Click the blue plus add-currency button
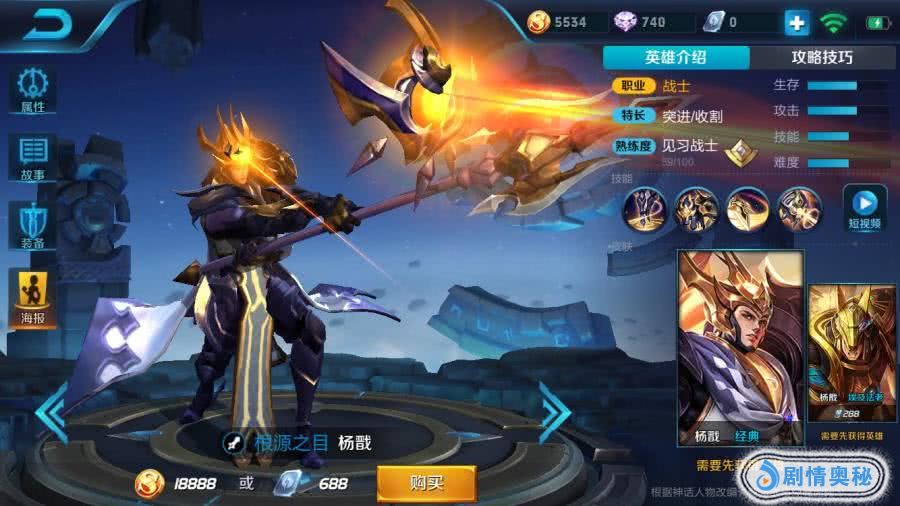Image resolution: width=900 pixels, height=506 pixels. tap(796, 22)
